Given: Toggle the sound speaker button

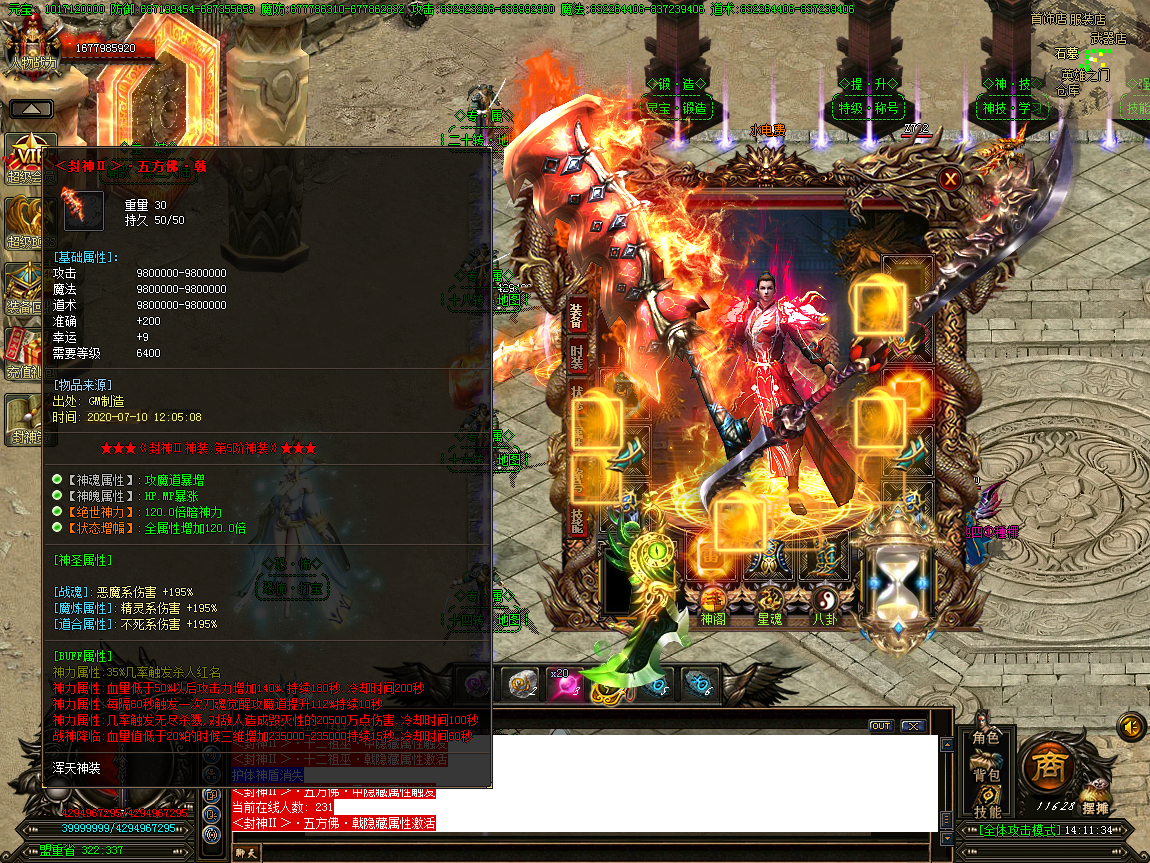Looking at the screenshot, I should (1130, 725).
